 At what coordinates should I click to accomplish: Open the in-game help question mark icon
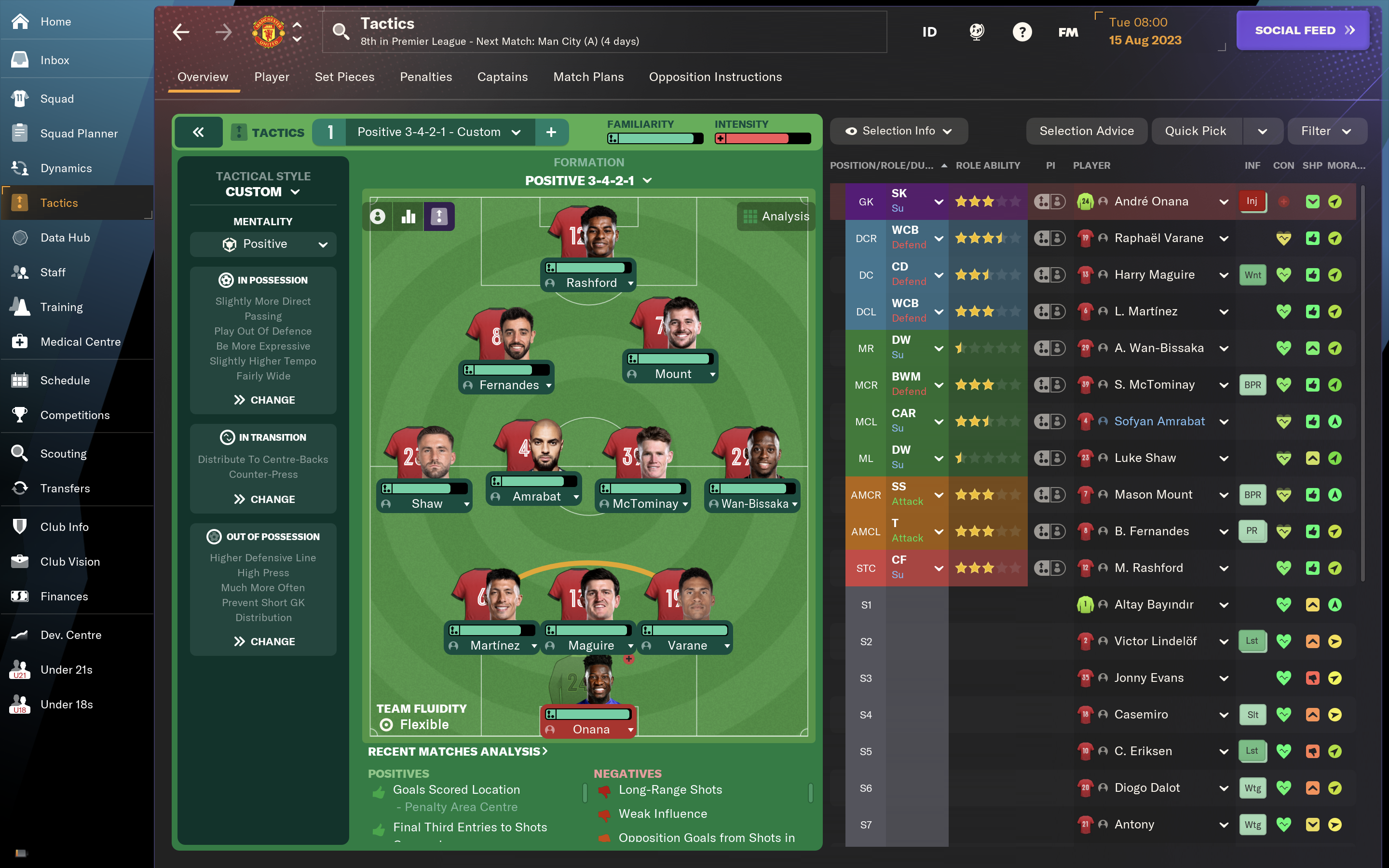1022,31
